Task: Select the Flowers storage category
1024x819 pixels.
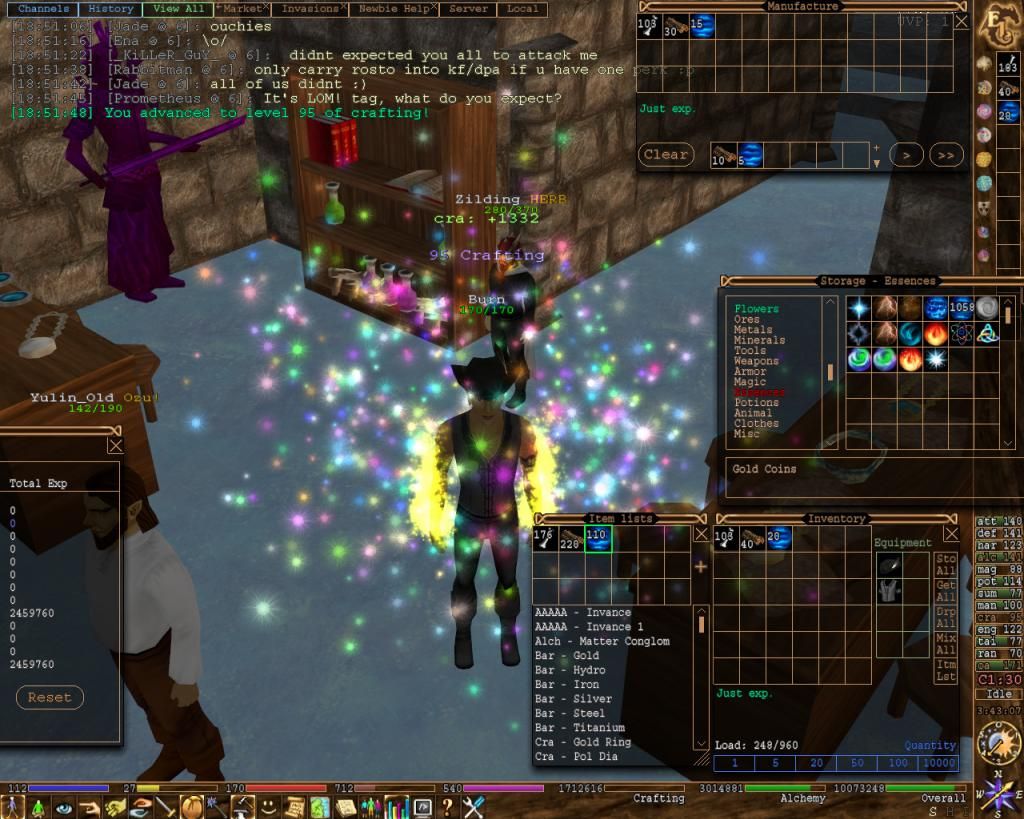Action: pos(756,309)
